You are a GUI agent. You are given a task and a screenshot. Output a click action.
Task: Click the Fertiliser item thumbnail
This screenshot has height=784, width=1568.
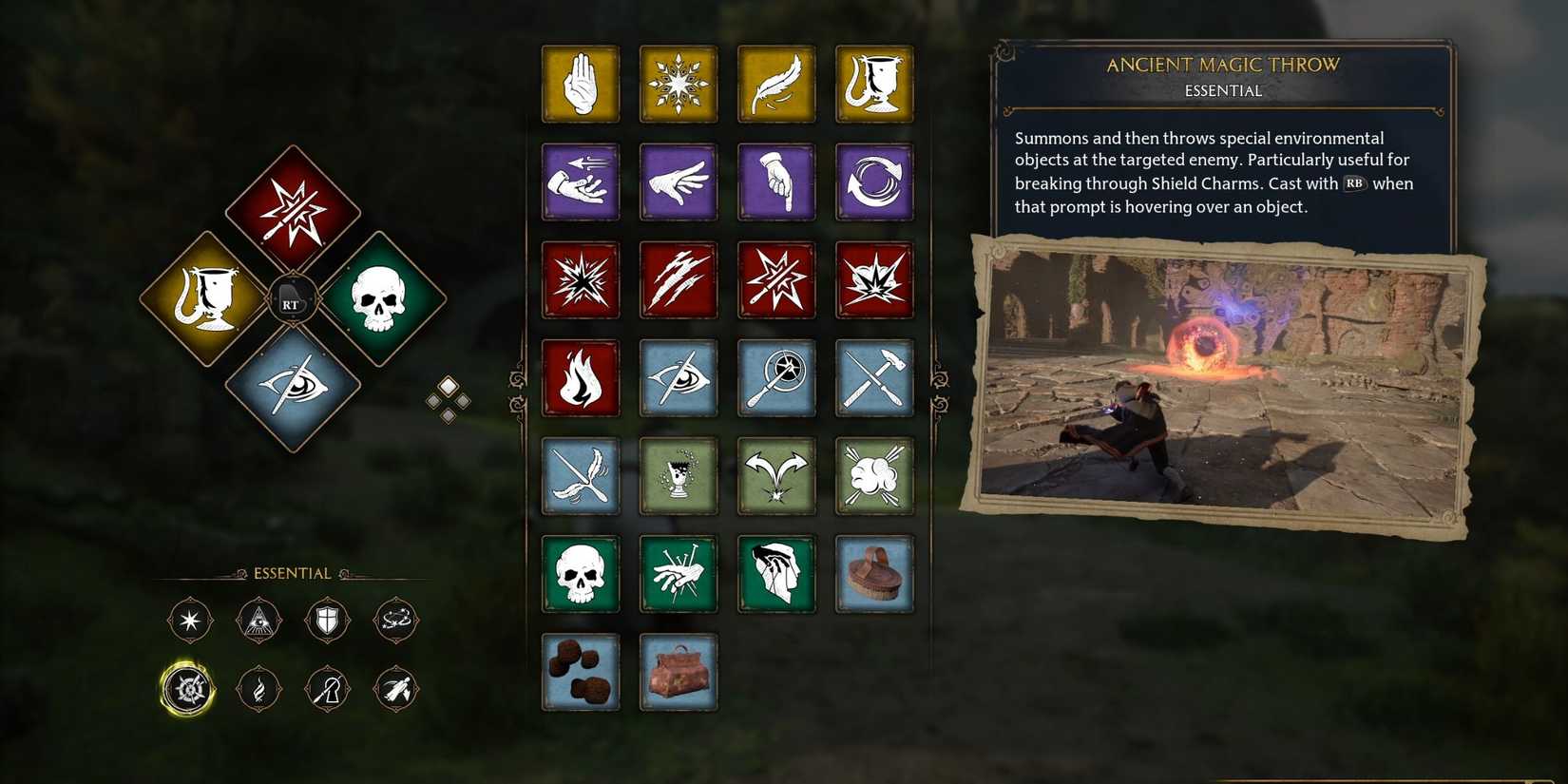(580, 672)
